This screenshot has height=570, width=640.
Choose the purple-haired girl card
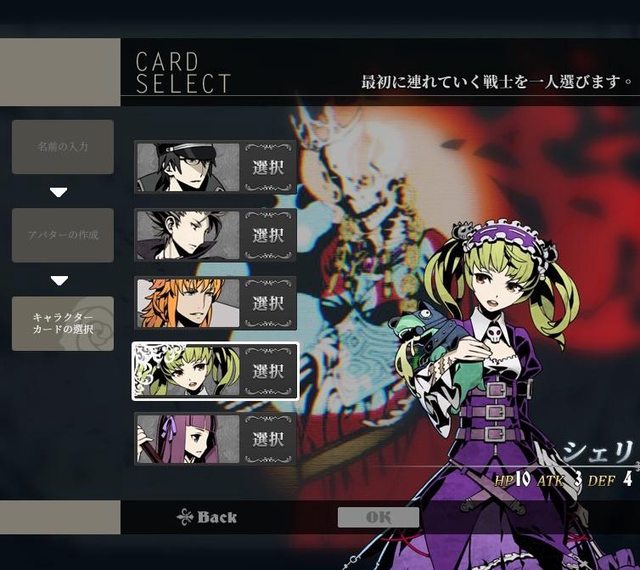click(188, 439)
